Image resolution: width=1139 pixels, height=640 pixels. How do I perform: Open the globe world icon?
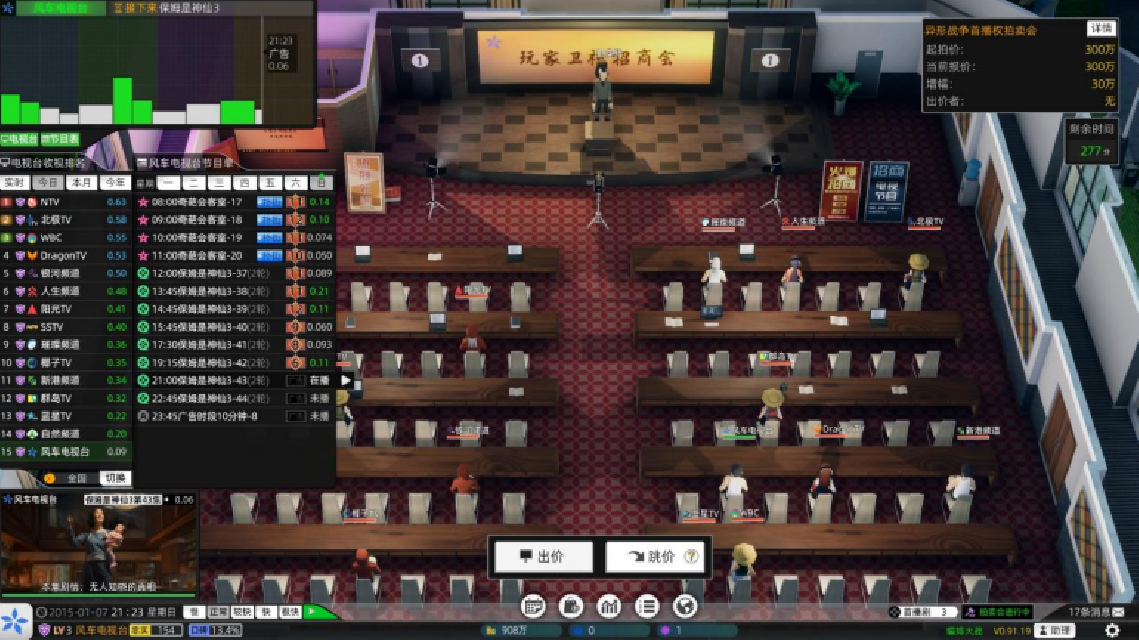click(684, 605)
